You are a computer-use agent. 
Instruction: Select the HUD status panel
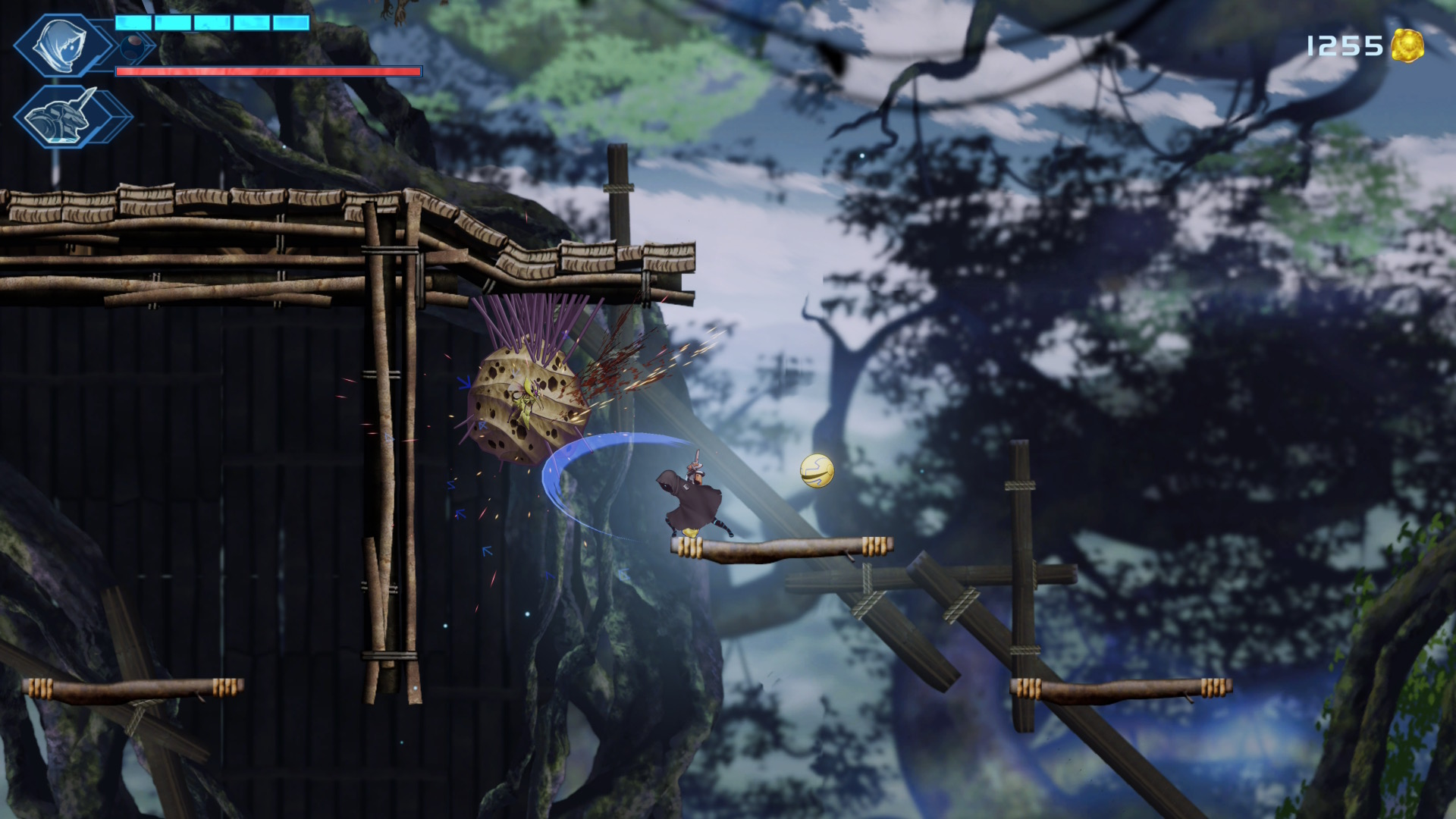pos(152,68)
